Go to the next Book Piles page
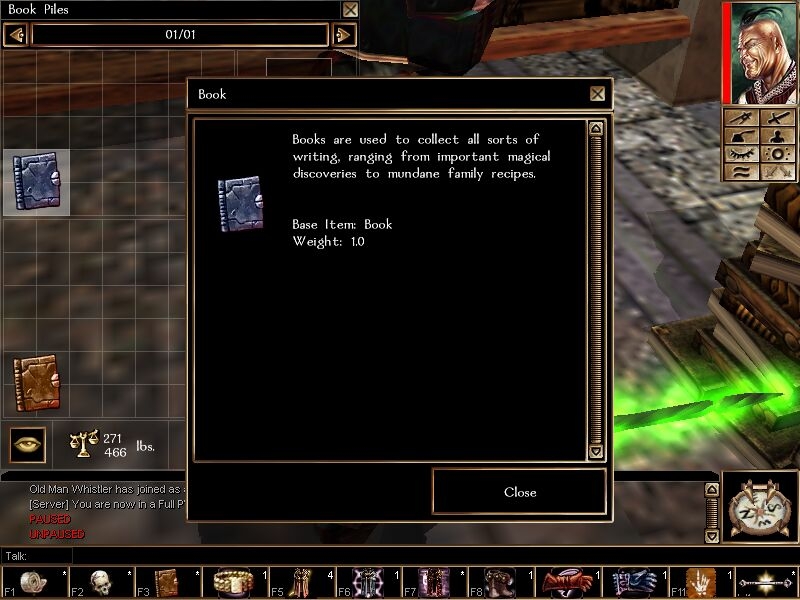 pos(343,35)
